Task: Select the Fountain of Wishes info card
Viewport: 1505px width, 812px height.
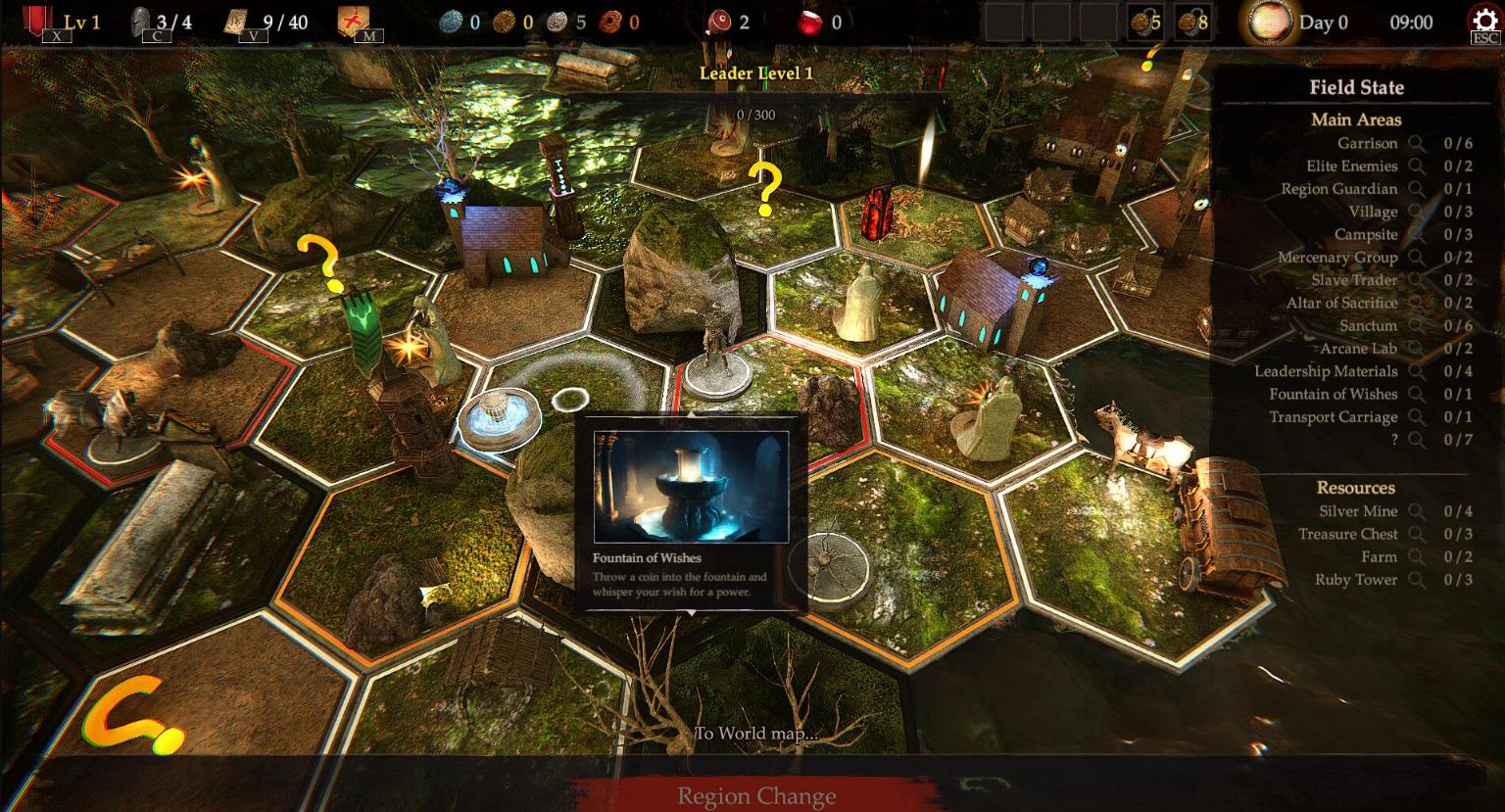Action: pos(691,513)
